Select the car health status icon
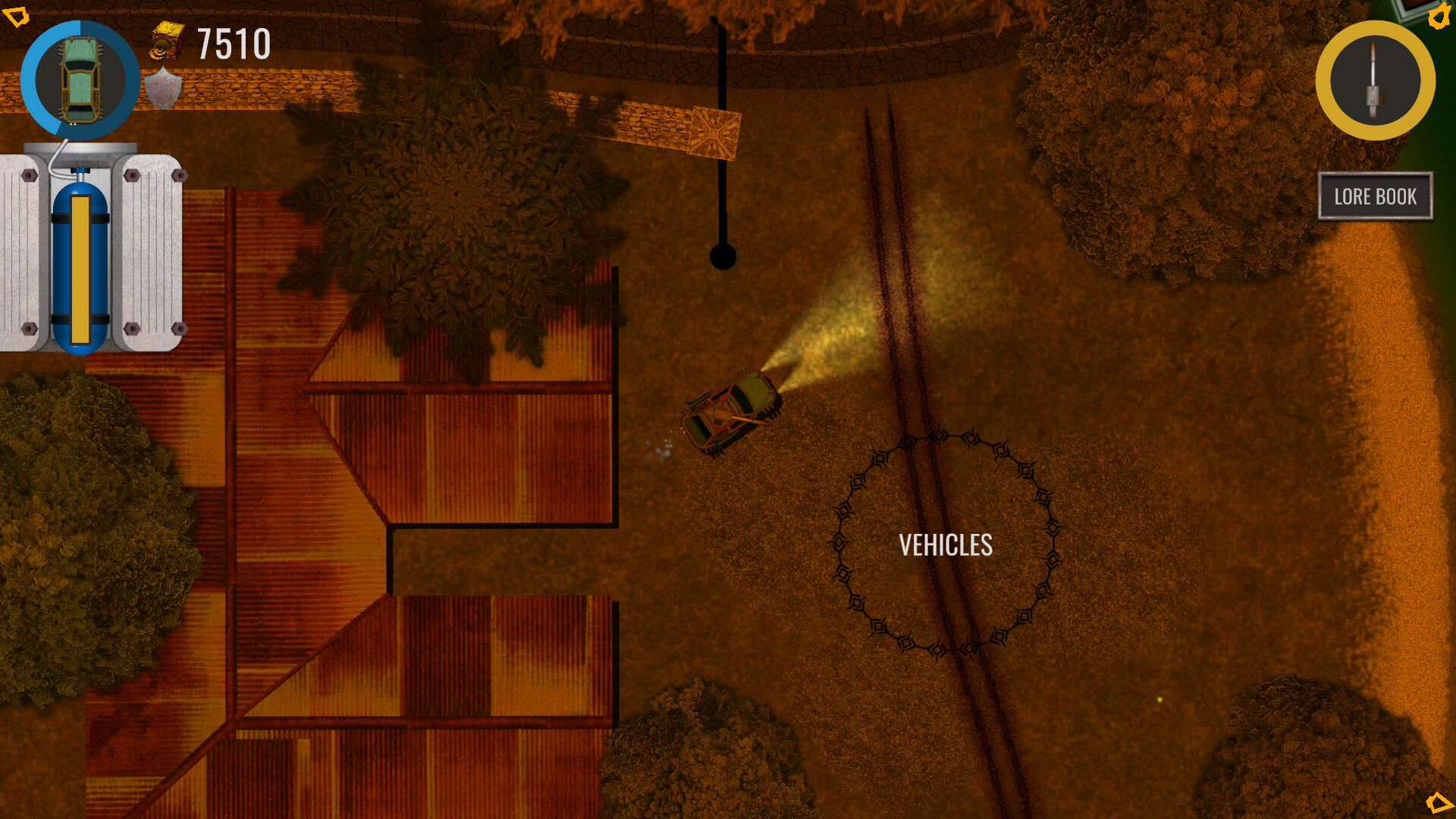Image resolution: width=1456 pixels, height=819 pixels. 81,80
